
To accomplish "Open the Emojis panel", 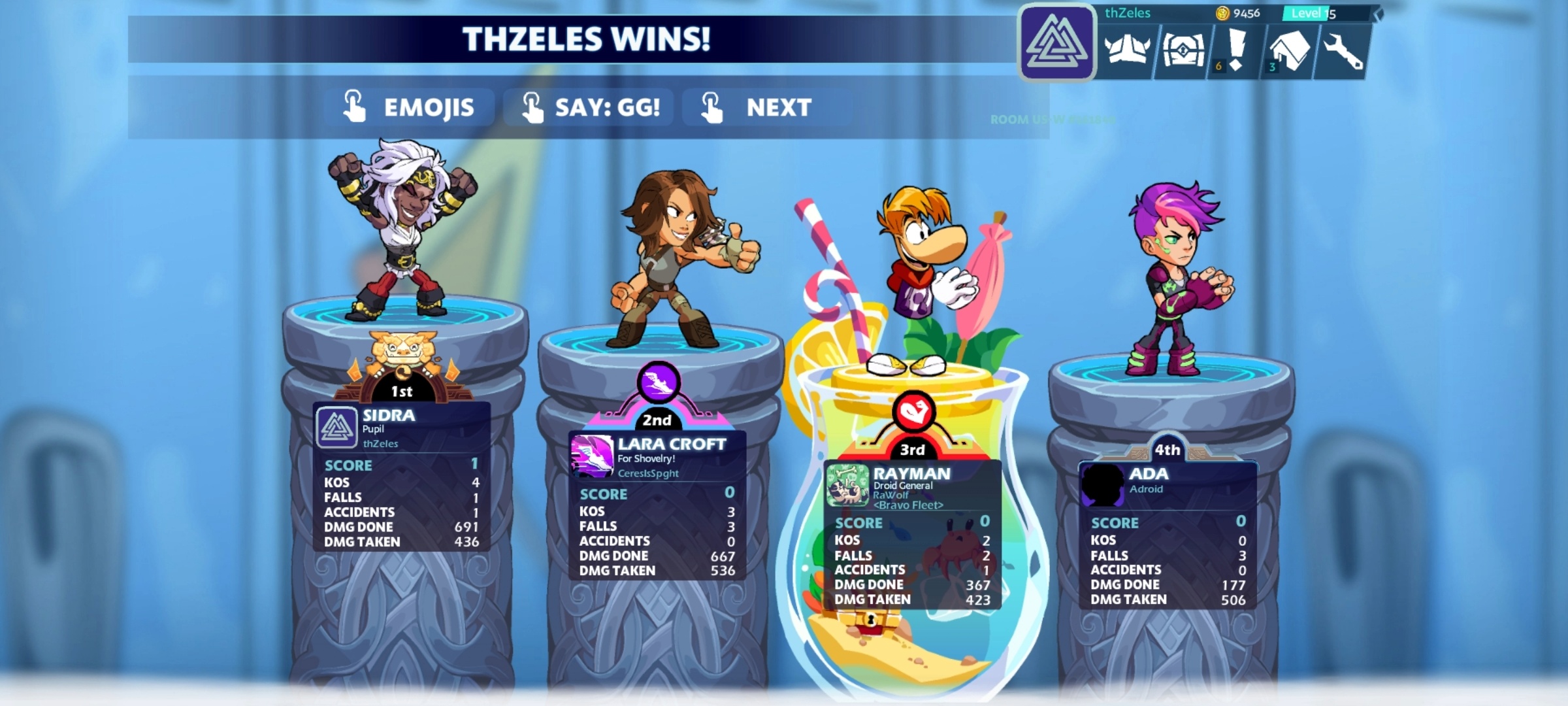I will pyautogui.click(x=410, y=107).
